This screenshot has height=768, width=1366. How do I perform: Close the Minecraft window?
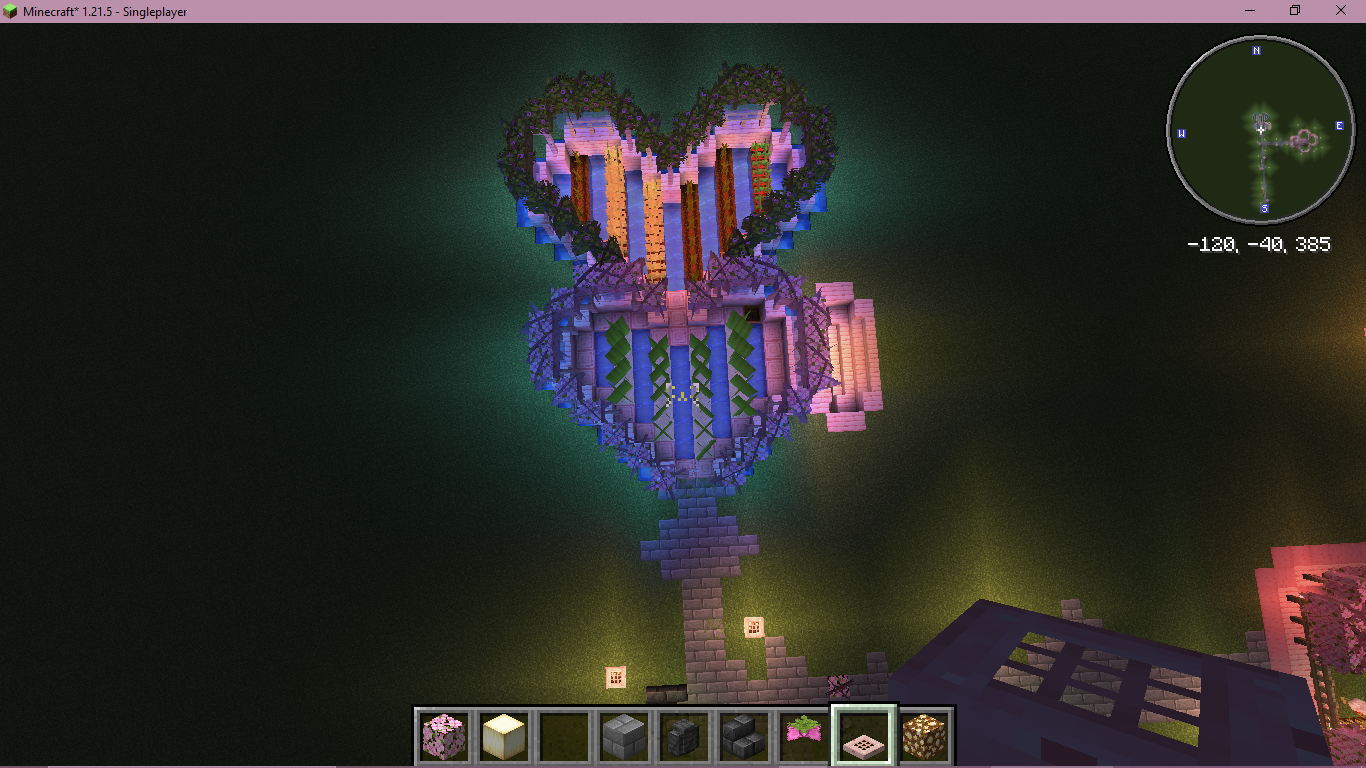[1341, 11]
